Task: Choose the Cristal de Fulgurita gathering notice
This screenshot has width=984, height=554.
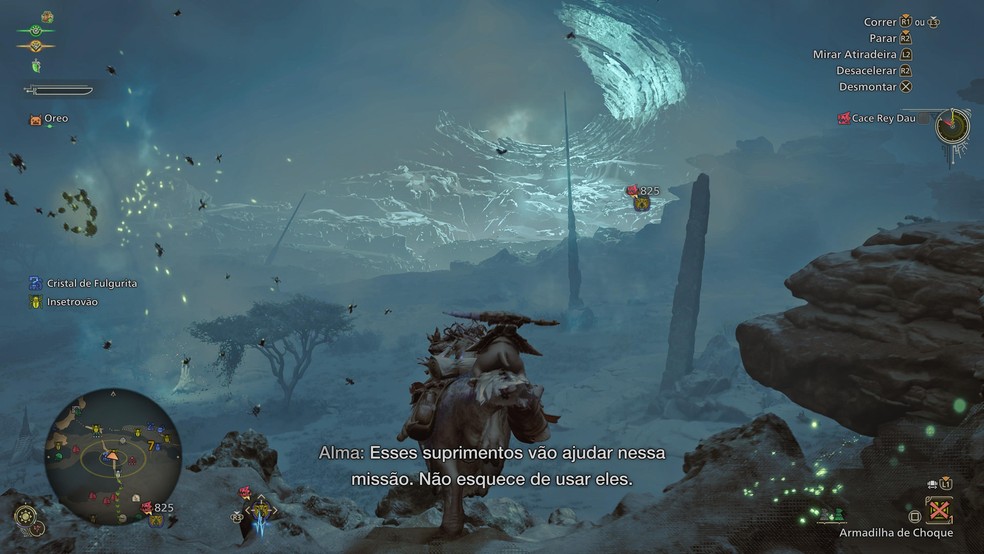Action: click(83, 283)
